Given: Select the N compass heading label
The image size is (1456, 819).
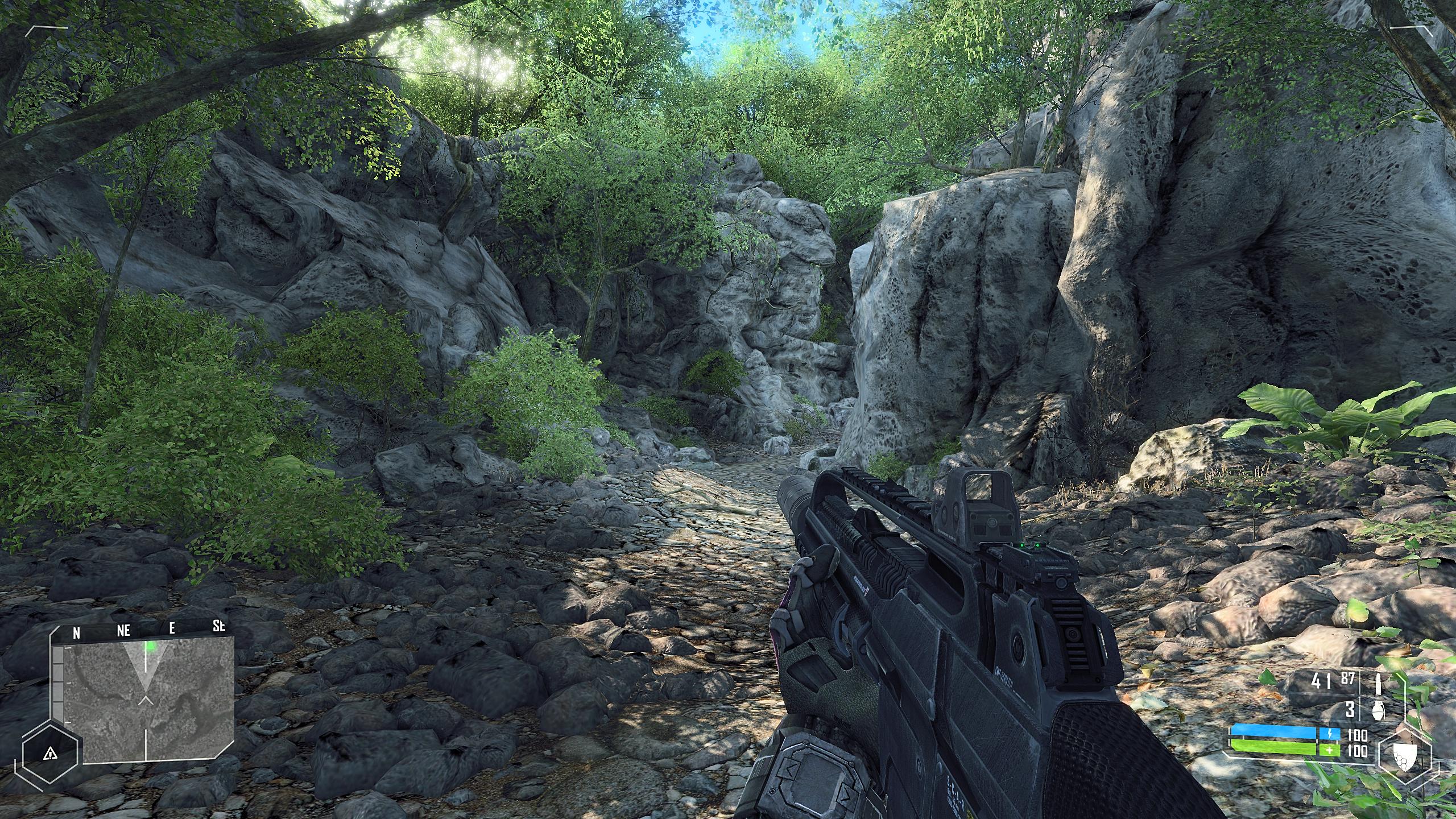Looking at the screenshot, I should 77,631.
